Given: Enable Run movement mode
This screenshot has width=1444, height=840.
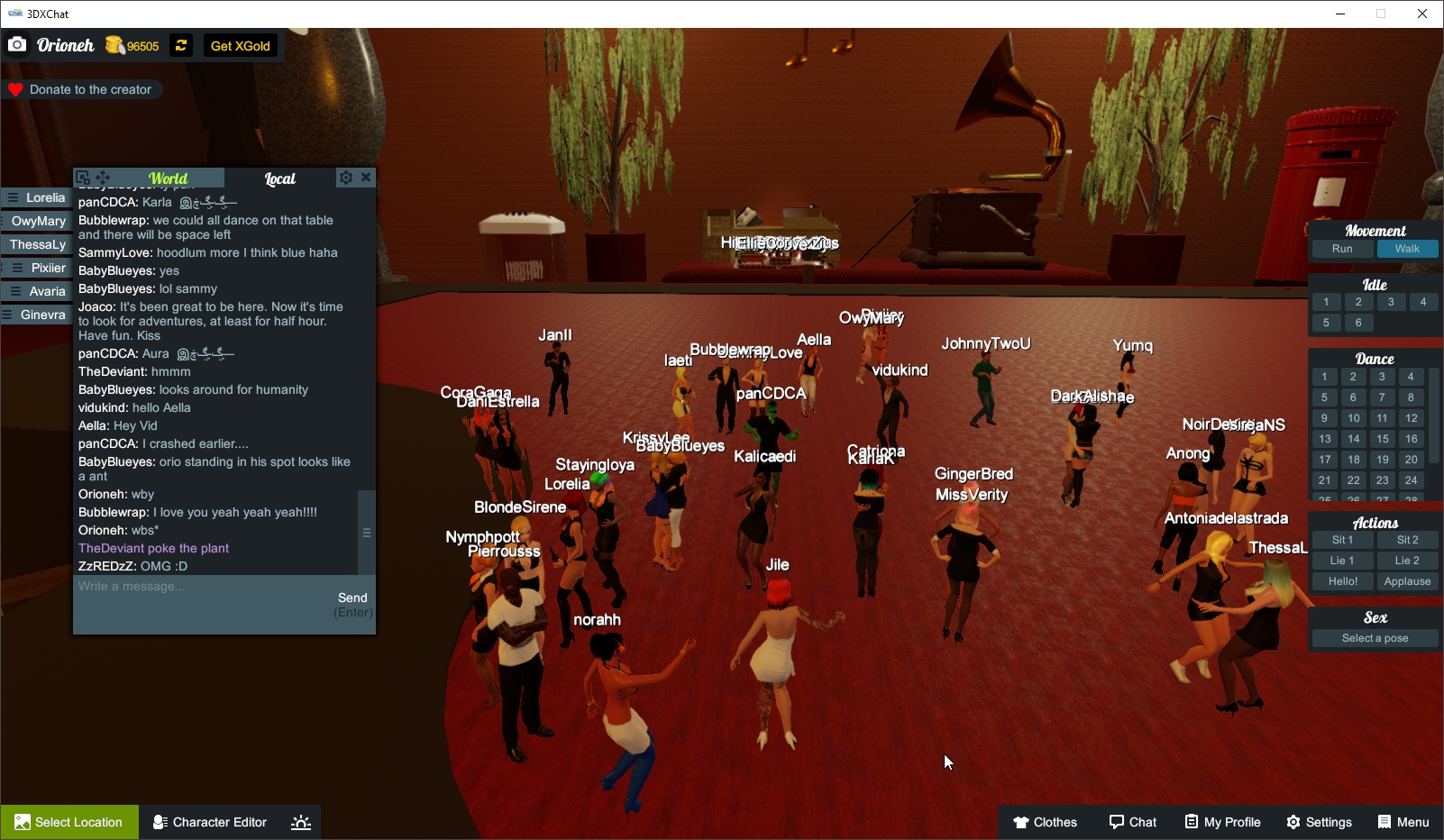Looking at the screenshot, I should point(1342,249).
